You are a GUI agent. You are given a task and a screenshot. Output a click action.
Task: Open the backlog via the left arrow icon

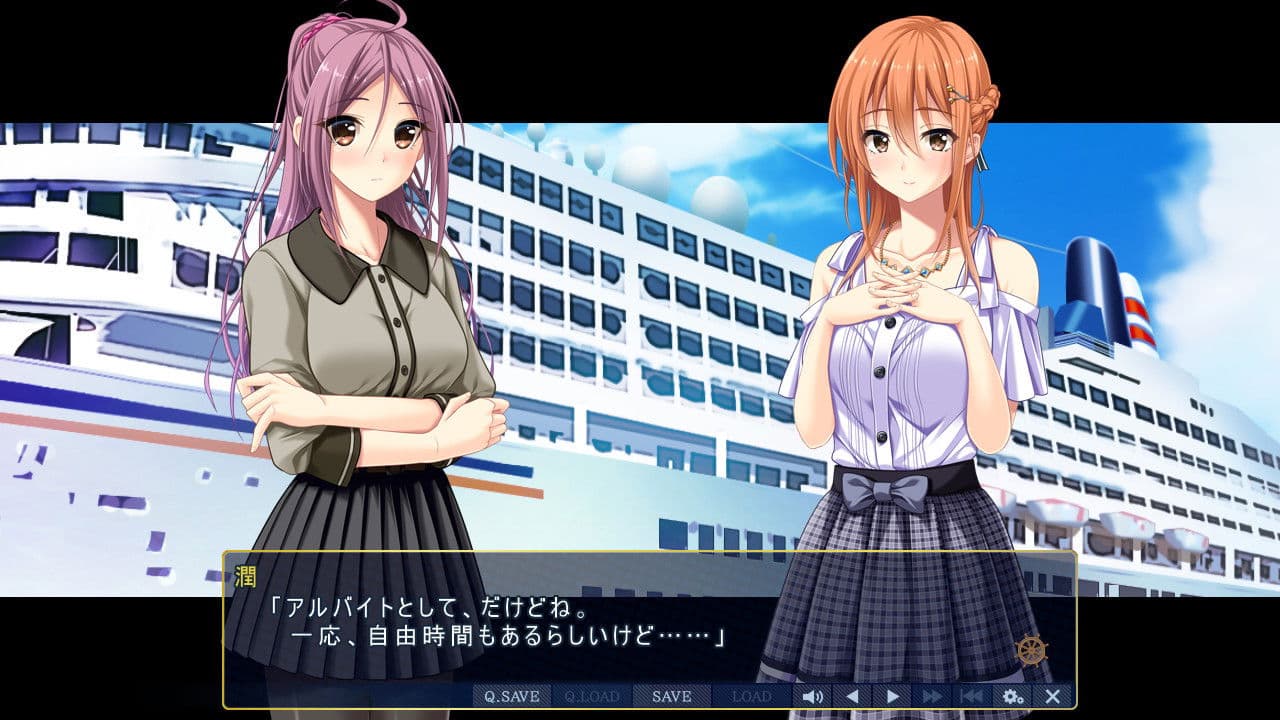[851, 698]
